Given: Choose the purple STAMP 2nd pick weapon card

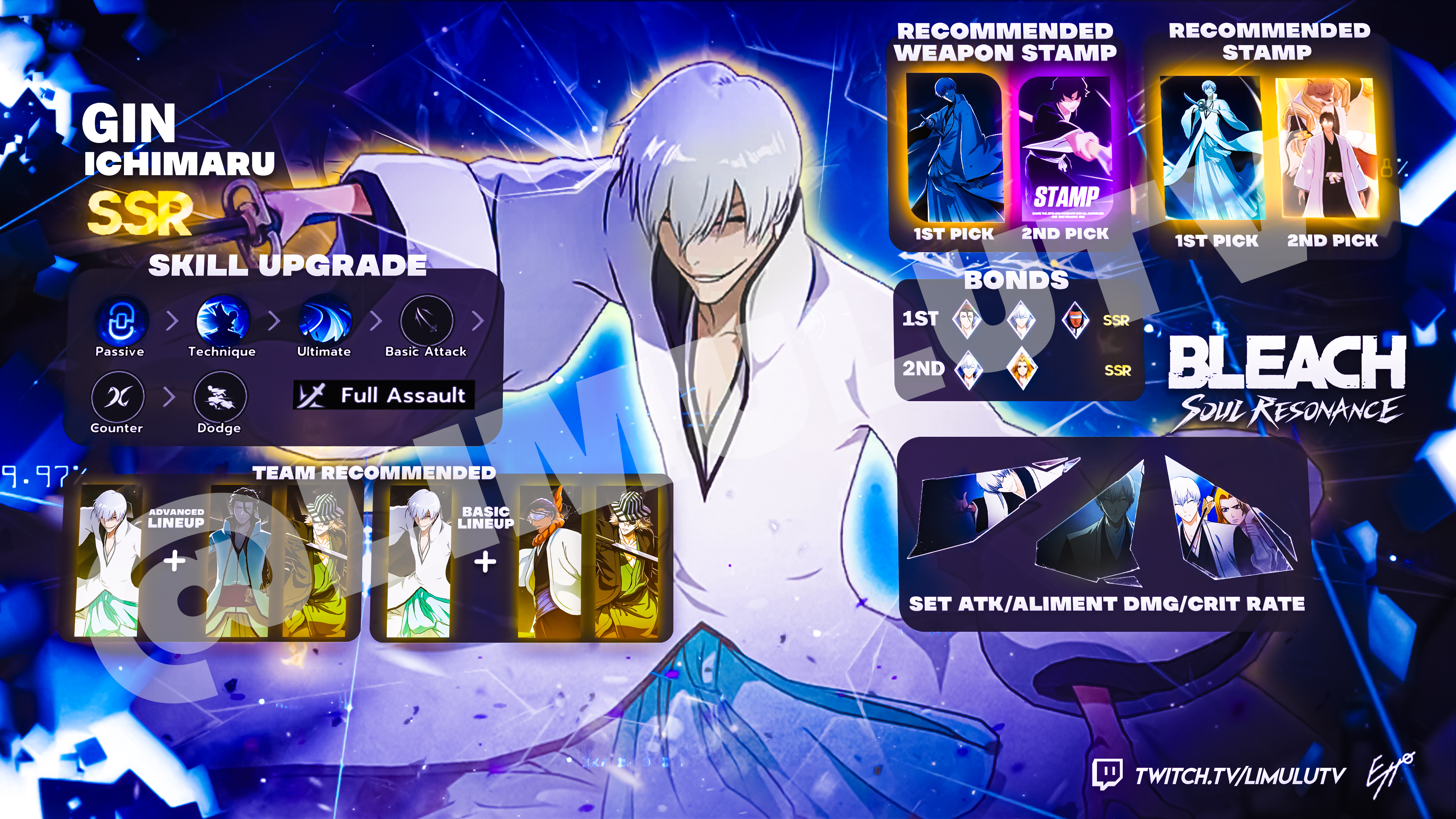Looking at the screenshot, I should point(1065,148).
